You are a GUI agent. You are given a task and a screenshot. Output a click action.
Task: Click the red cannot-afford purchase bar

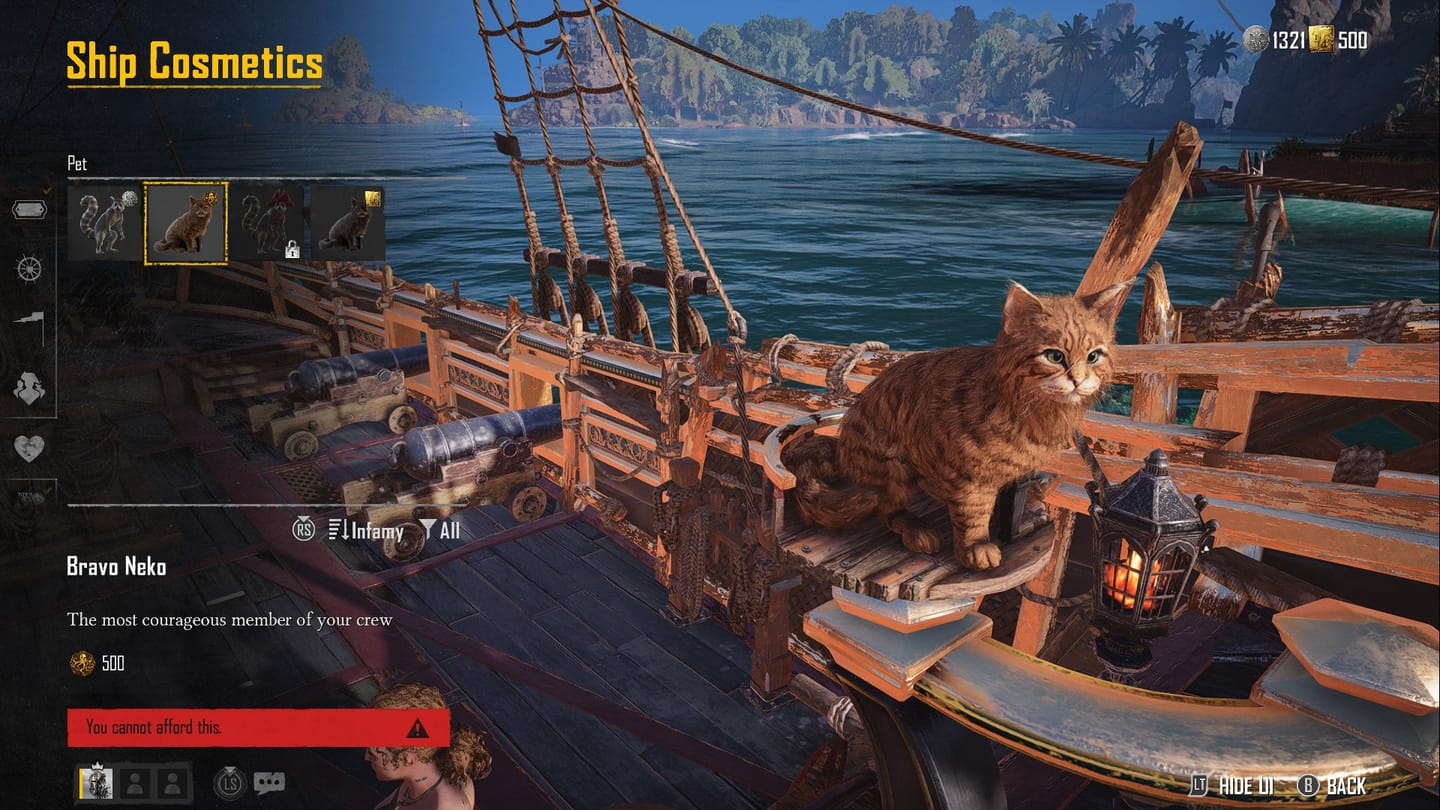click(258, 728)
